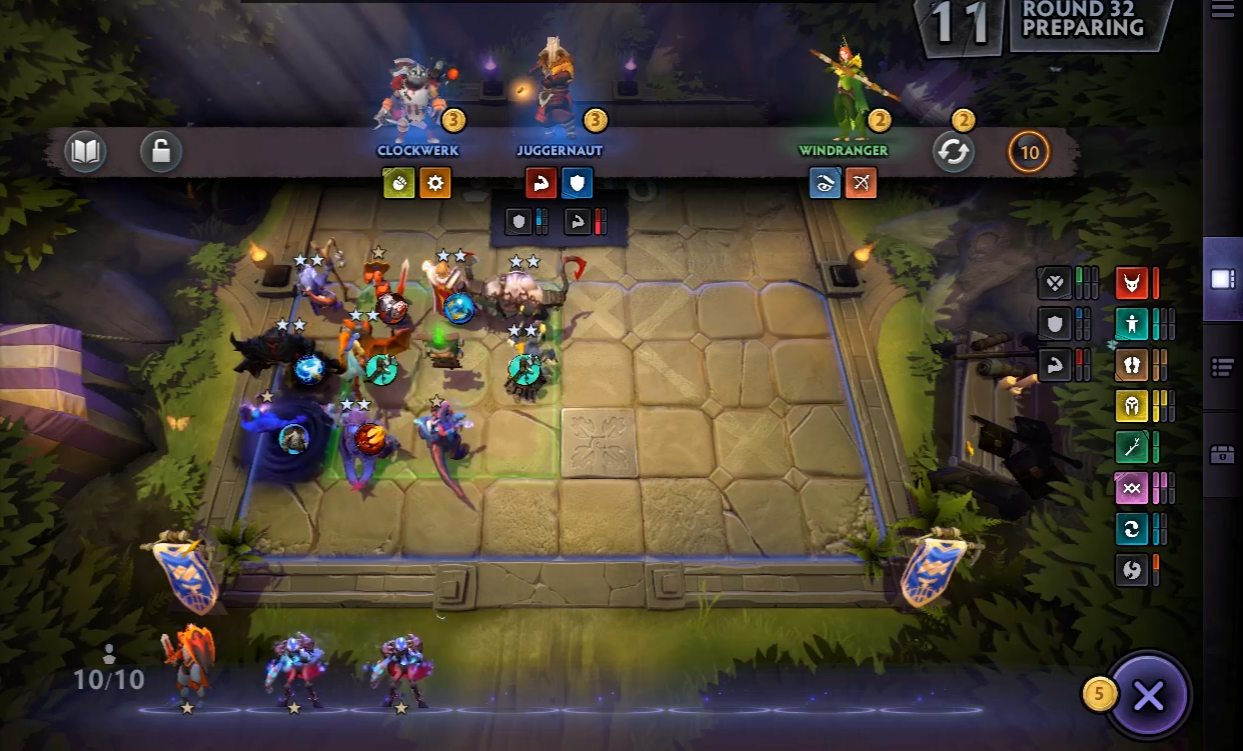Select the highlighted board tab on the sidebar
The image size is (1243, 751).
pyautogui.click(x=1222, y=279)
